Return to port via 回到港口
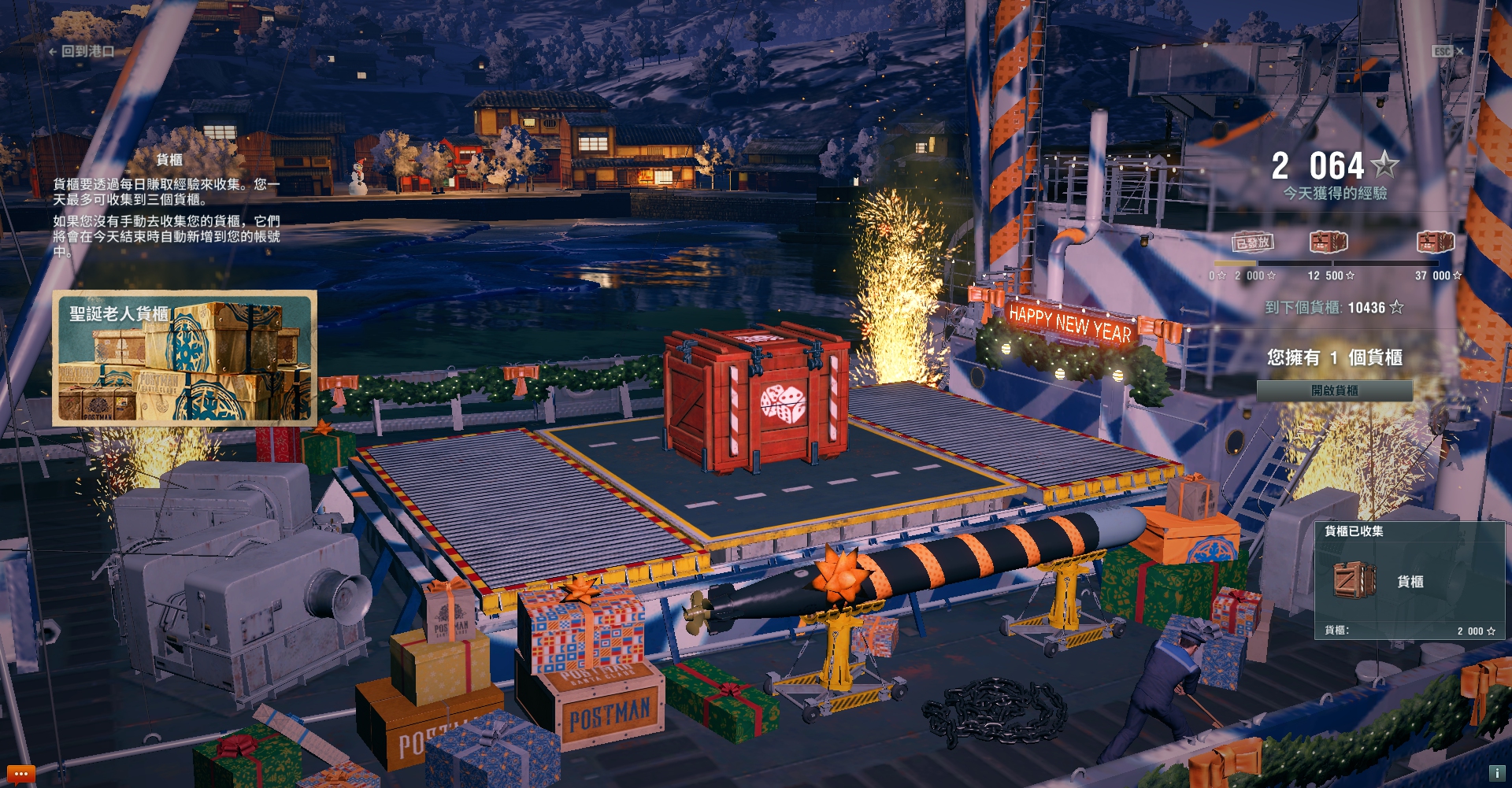The width and height of the screenshot is (1512, 788). pyautogui.click(x=82, y=51)
